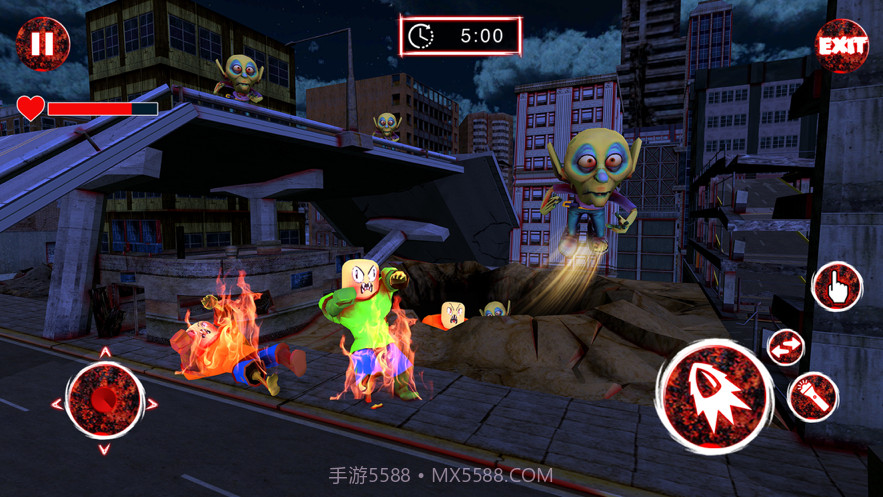This screenshot has width=883, height=497.
Task: Click the EXIT button
Action: tap(842, 45)
